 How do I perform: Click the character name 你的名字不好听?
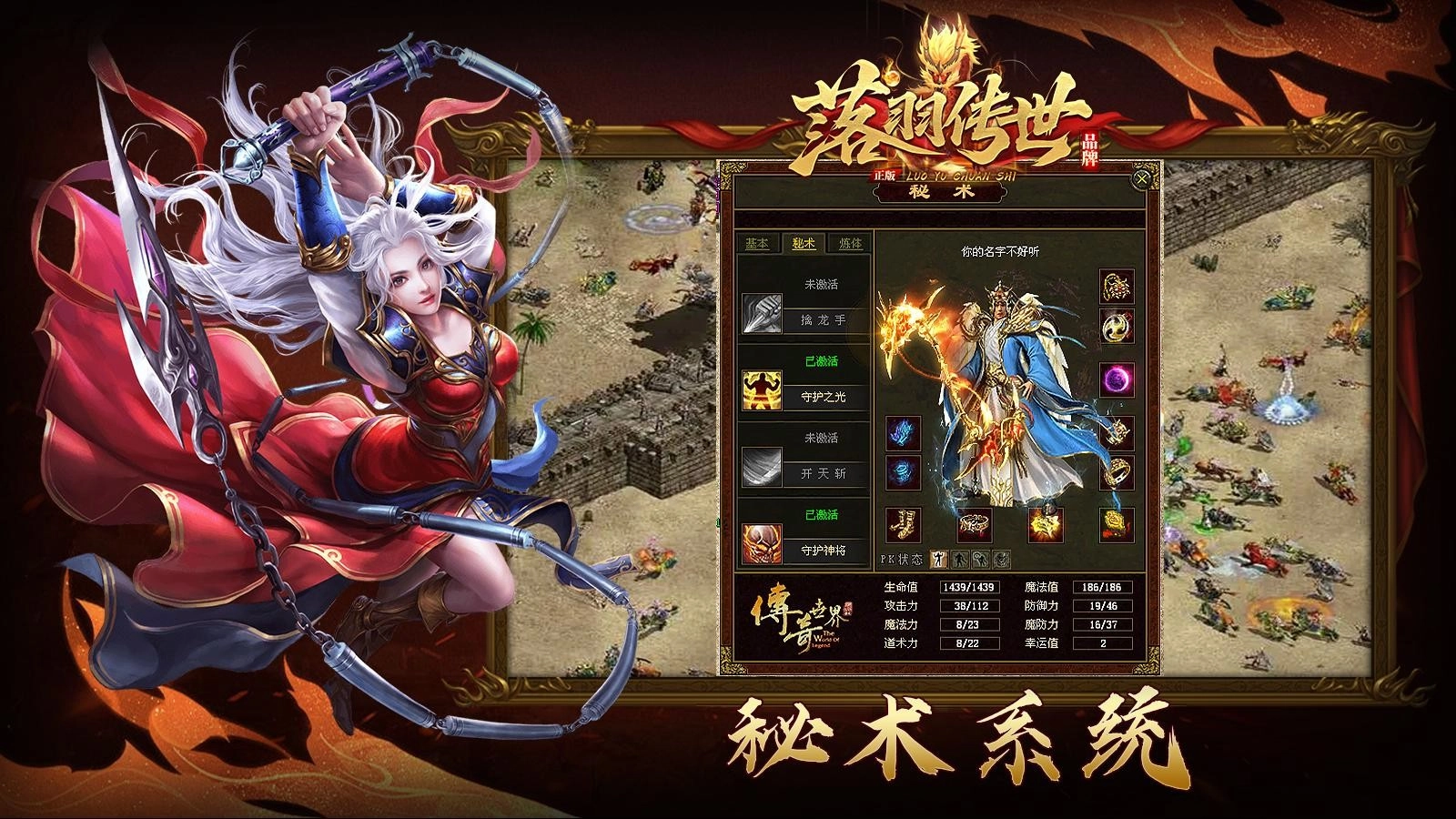1001,251
